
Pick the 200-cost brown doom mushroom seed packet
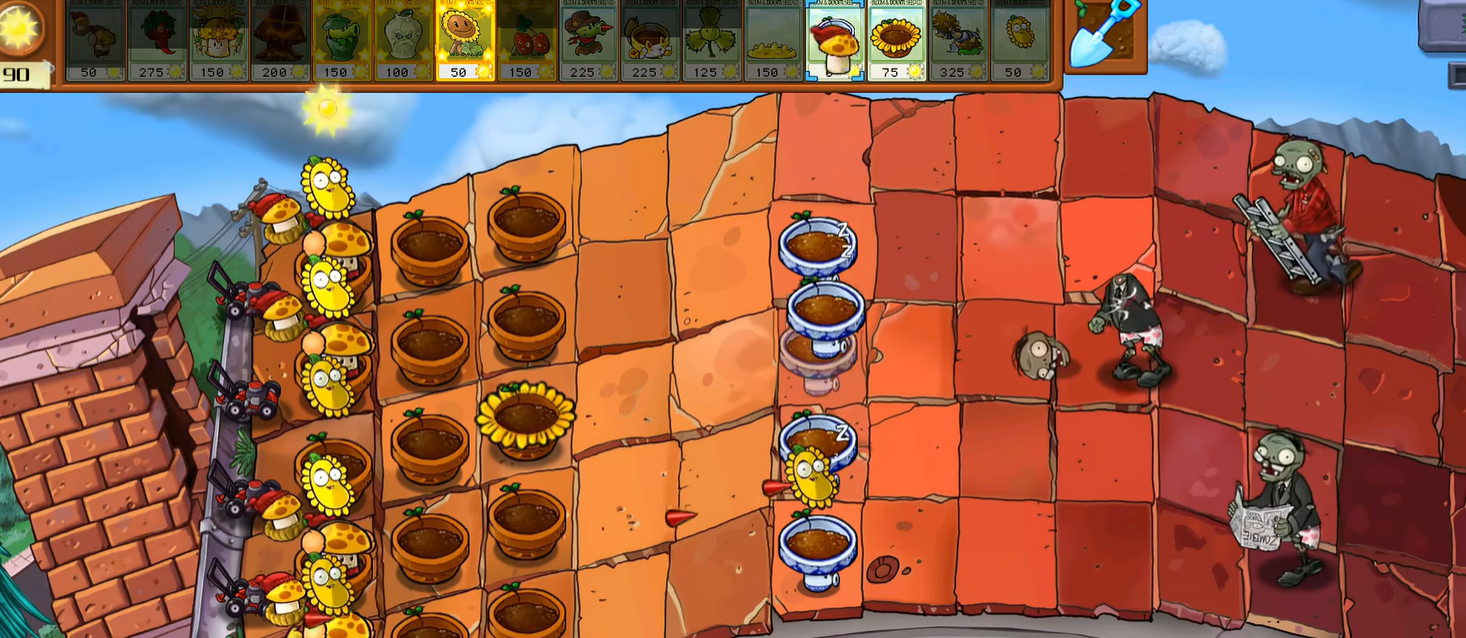point(280,40)
